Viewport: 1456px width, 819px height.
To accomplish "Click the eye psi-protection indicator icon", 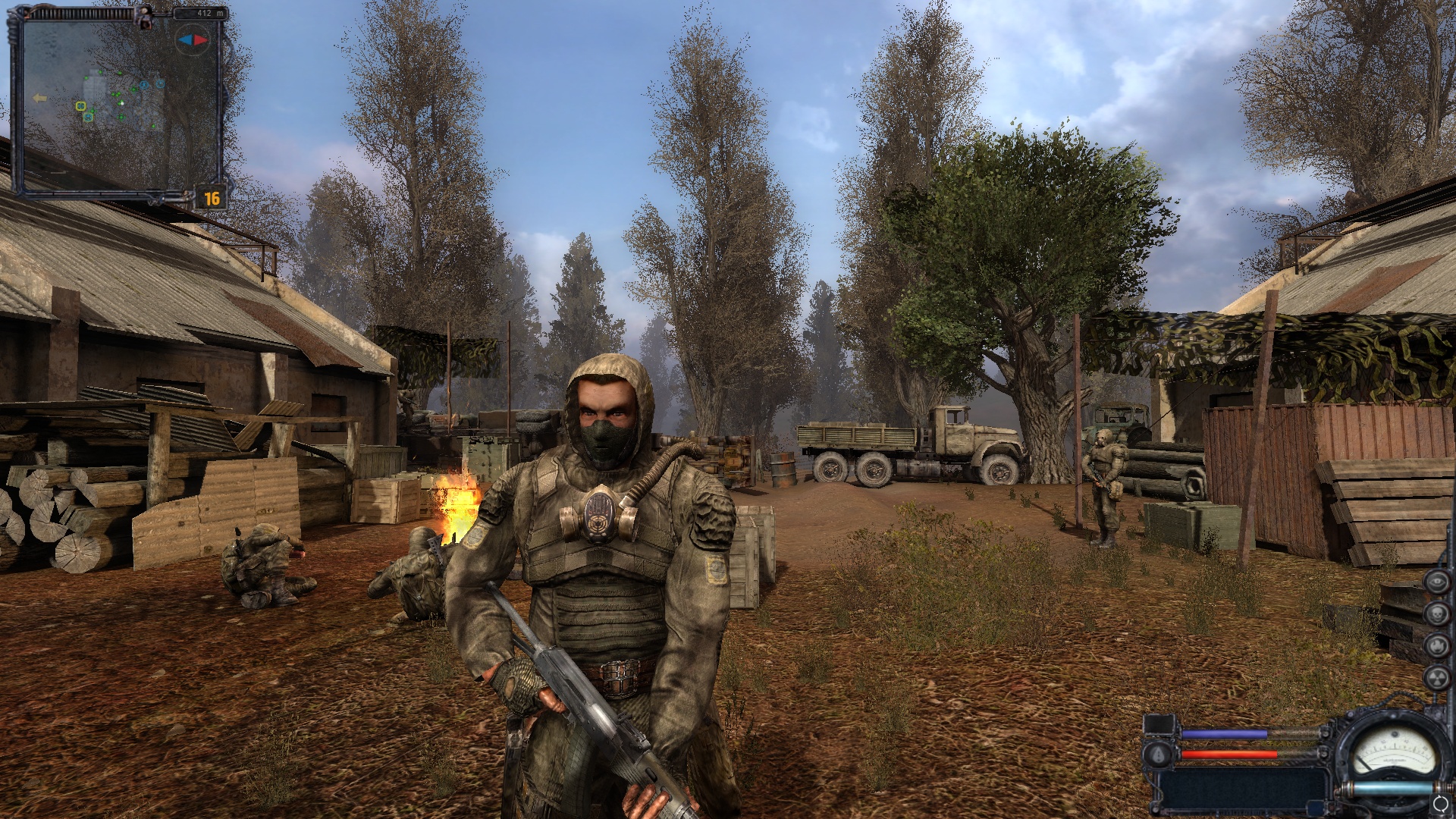I will (1436, 582).
